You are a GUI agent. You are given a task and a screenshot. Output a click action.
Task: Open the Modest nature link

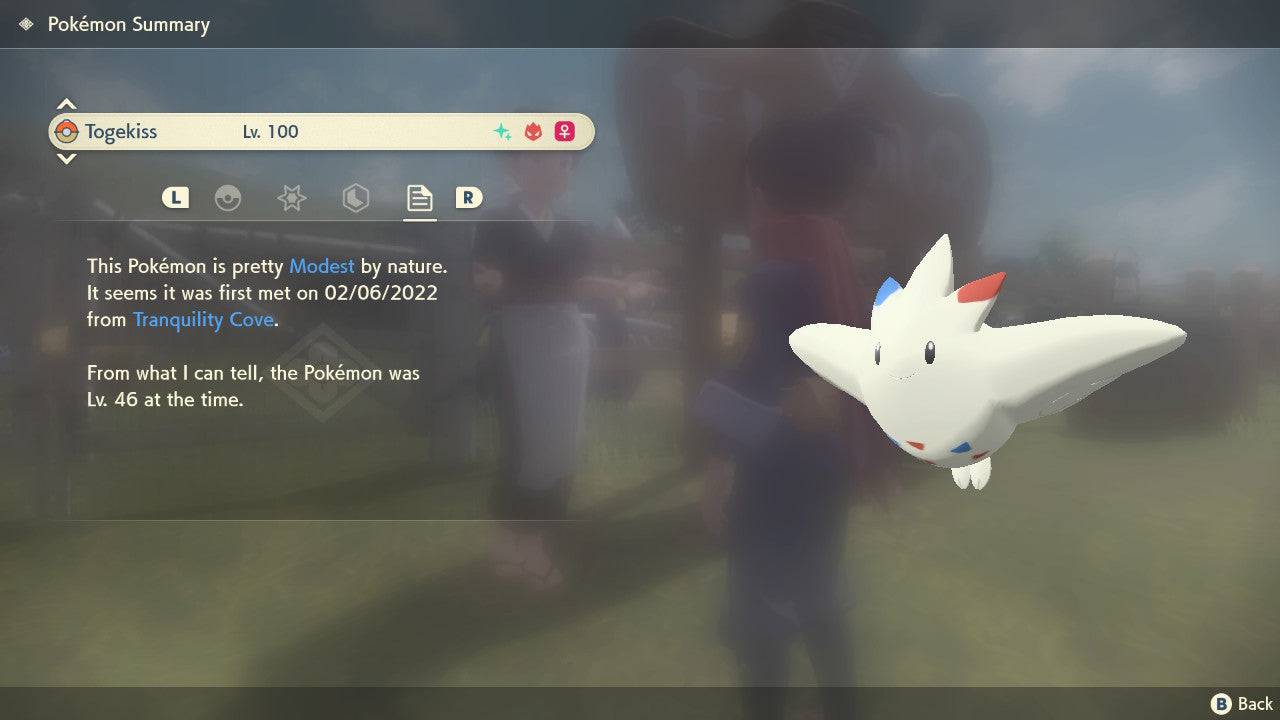pyautogui.click(x=321, y=266)
